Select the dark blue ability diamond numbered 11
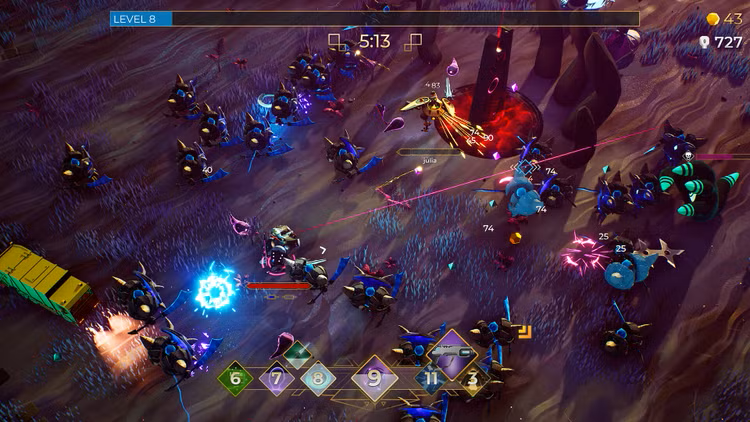 432,378
